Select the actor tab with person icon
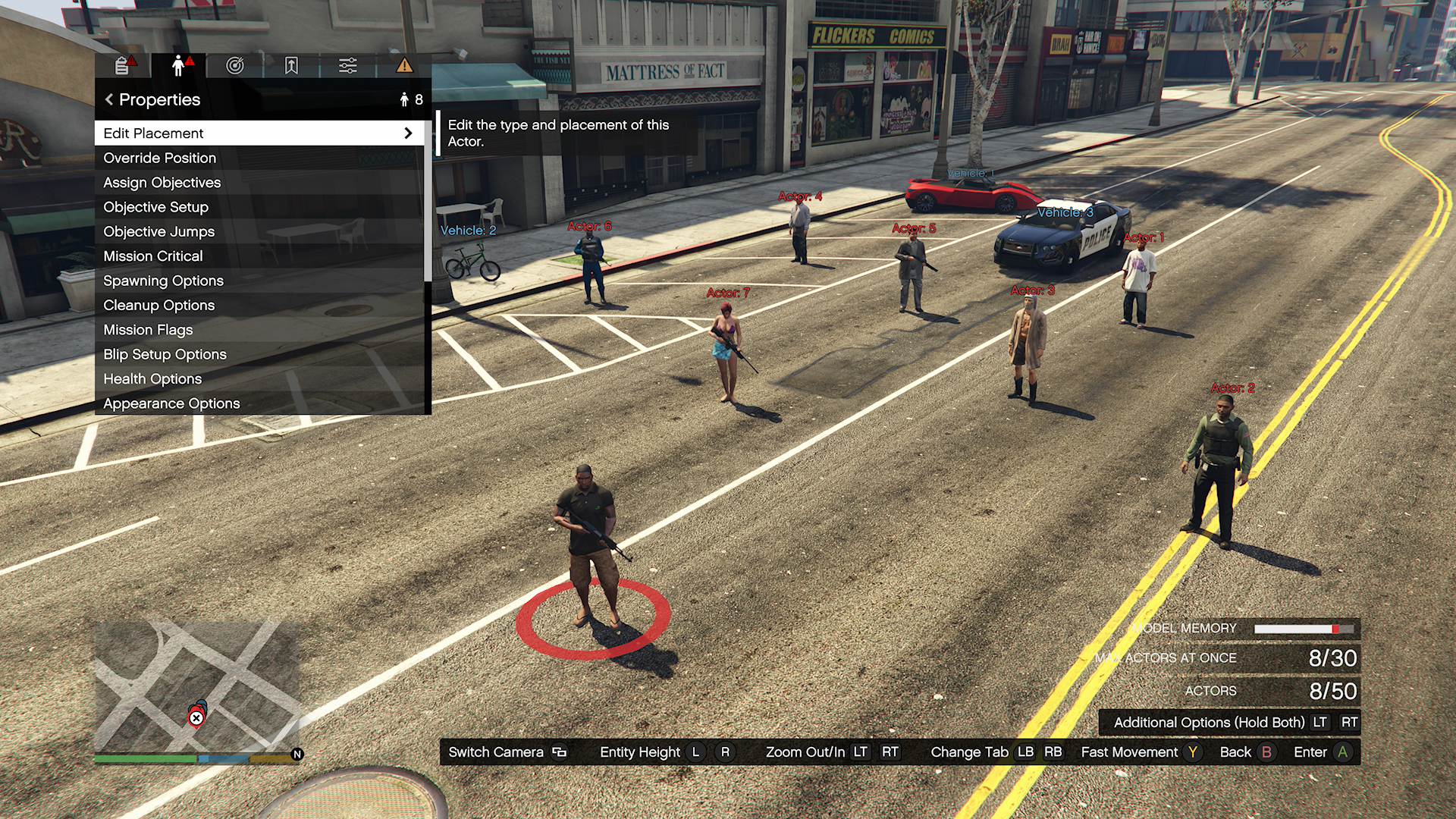The image size is (1456, 819). pos(179,66)
